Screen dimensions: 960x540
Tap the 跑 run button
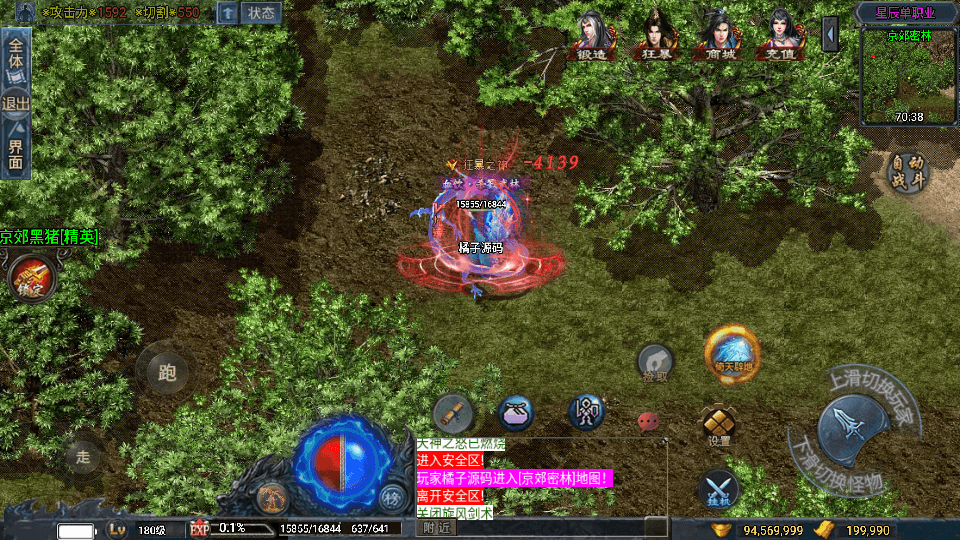(x=167, y=372)
